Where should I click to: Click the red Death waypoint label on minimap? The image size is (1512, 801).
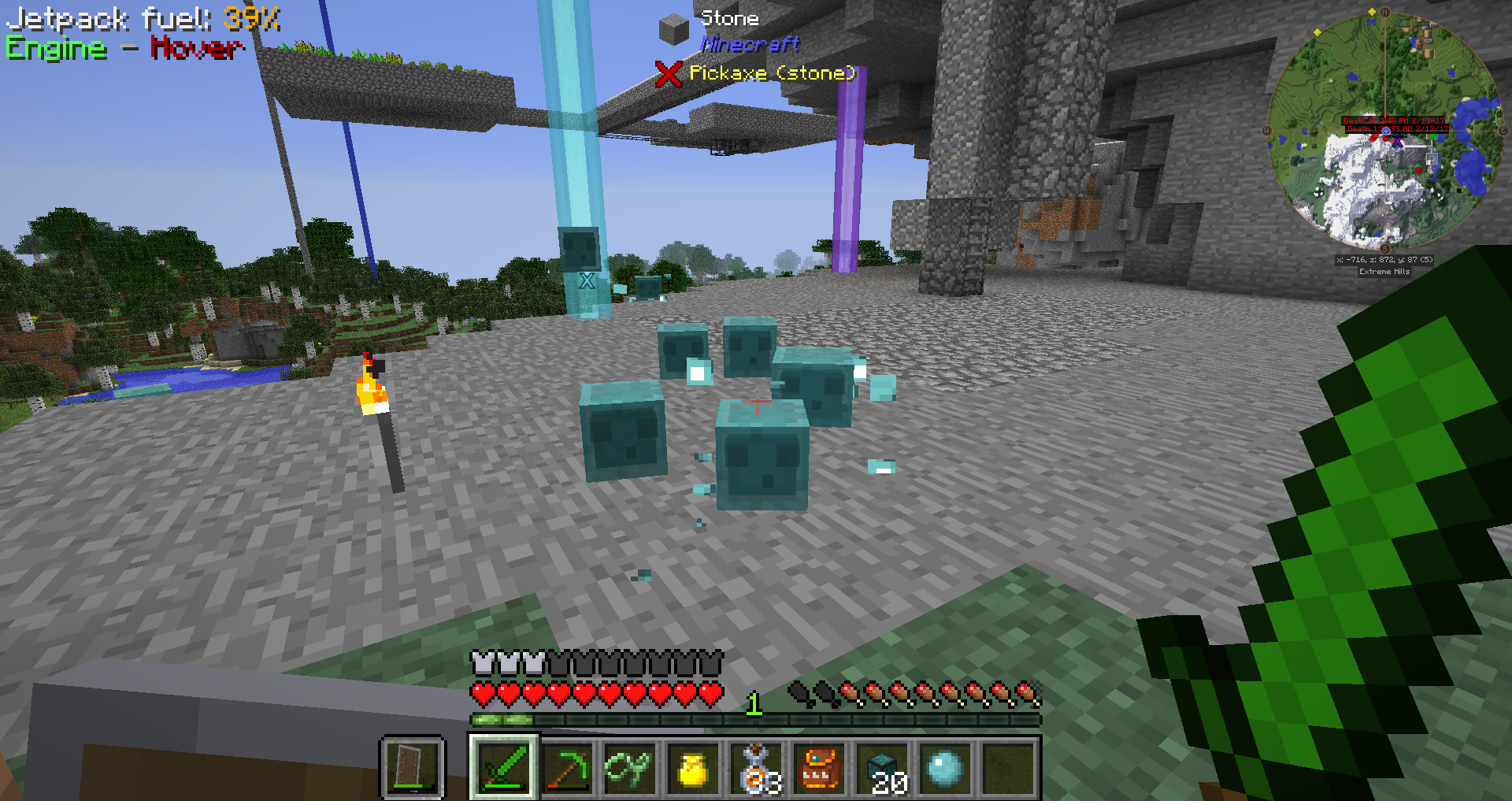point(1394,124)
